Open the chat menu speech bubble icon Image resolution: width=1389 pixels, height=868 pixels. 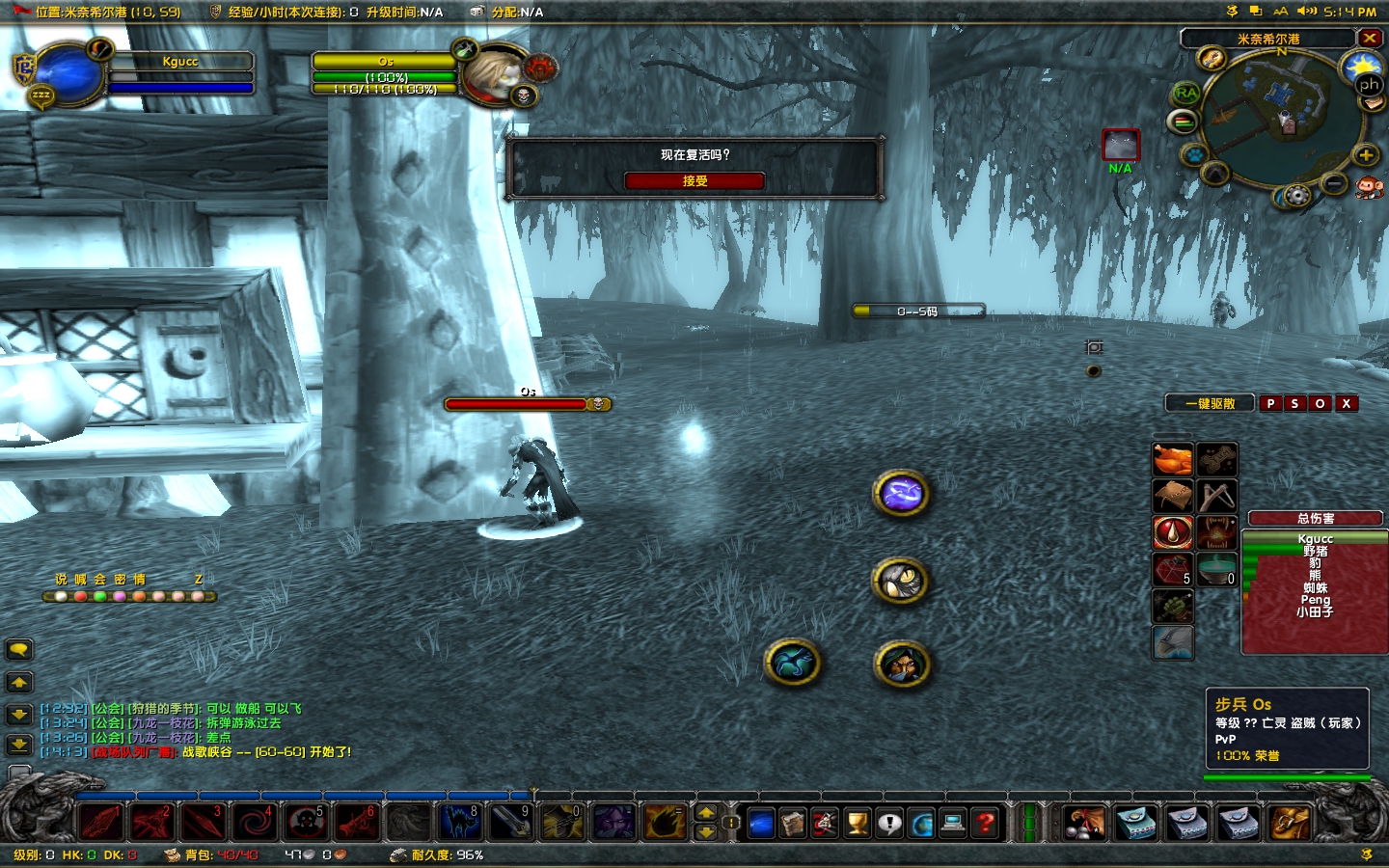tap(19, 649)
